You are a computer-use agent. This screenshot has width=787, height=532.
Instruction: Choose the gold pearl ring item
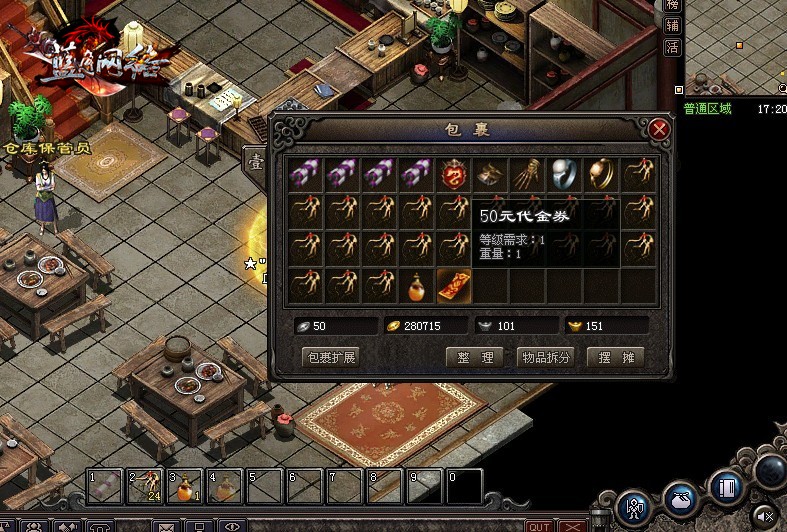tap(601, 175)
